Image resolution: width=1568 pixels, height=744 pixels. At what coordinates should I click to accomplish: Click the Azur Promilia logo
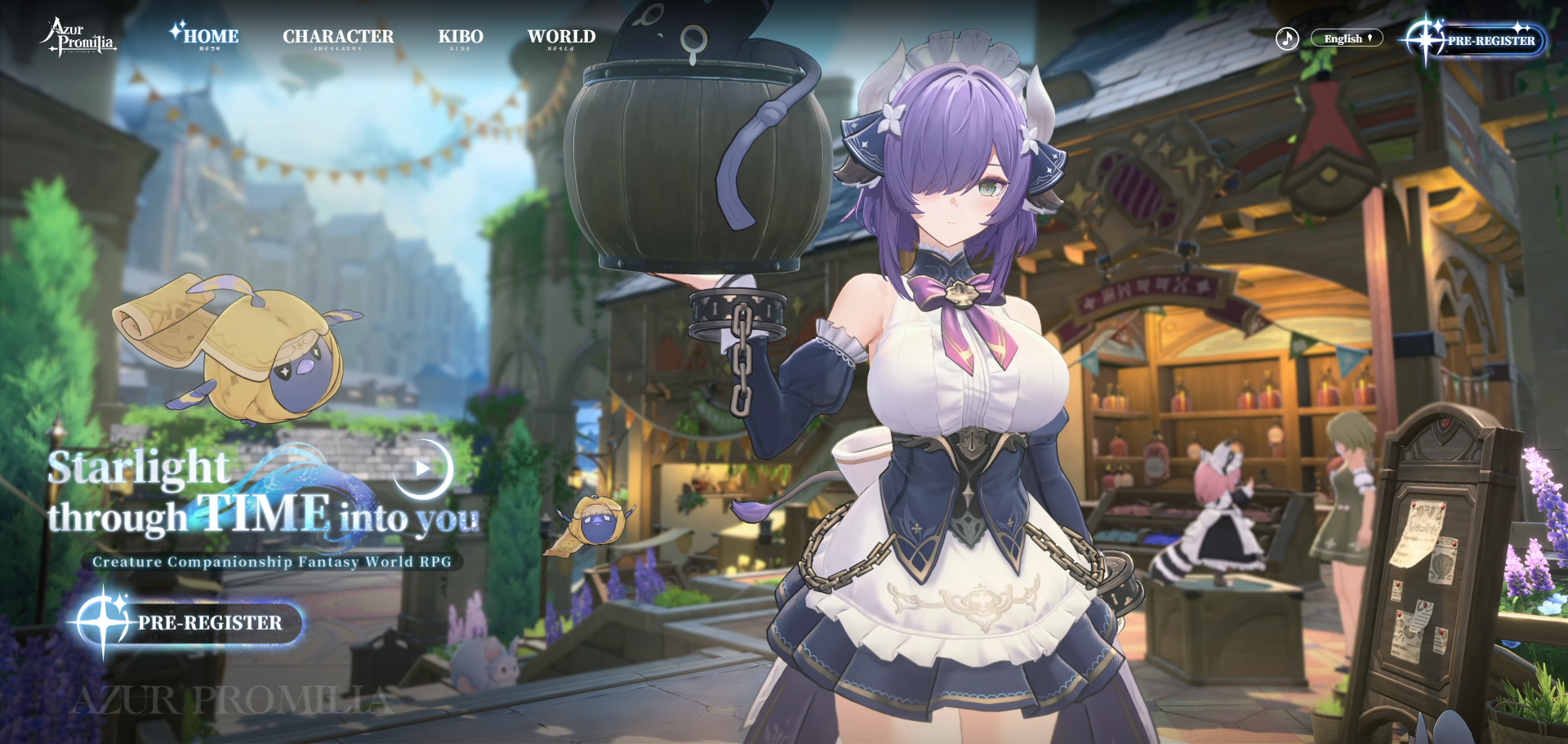point(78,38)
